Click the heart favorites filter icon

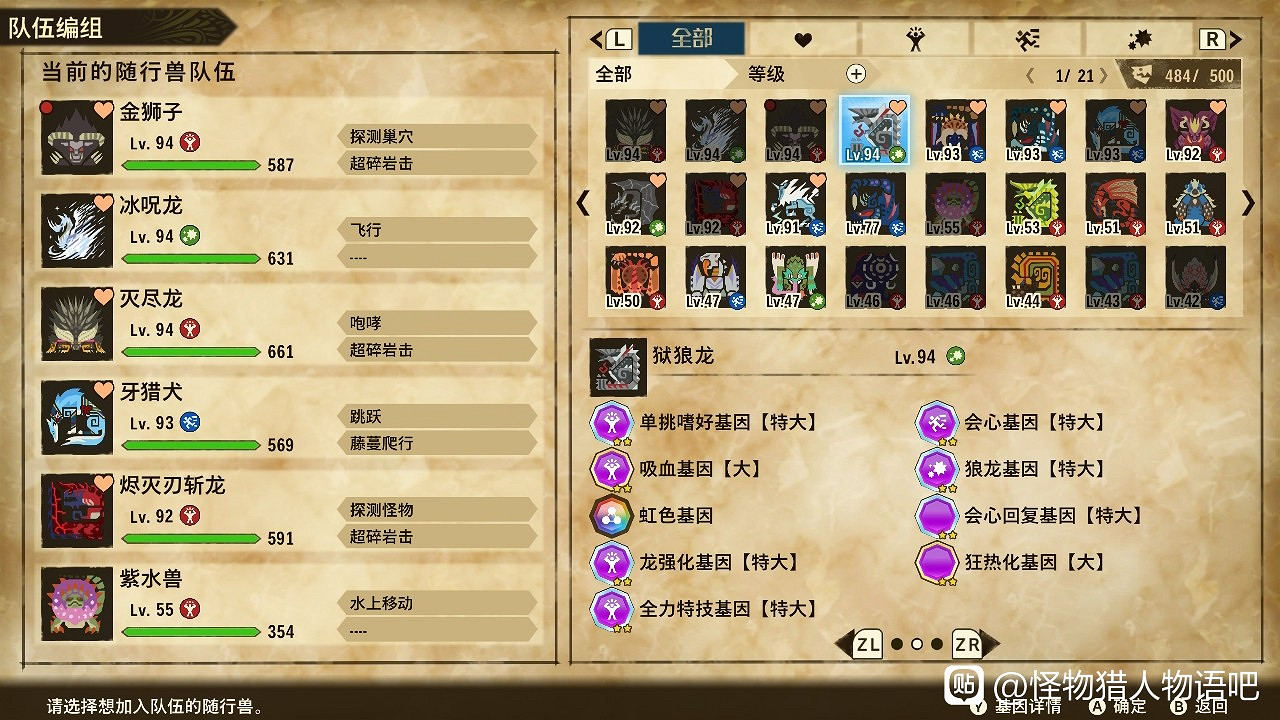coord(804,39)
